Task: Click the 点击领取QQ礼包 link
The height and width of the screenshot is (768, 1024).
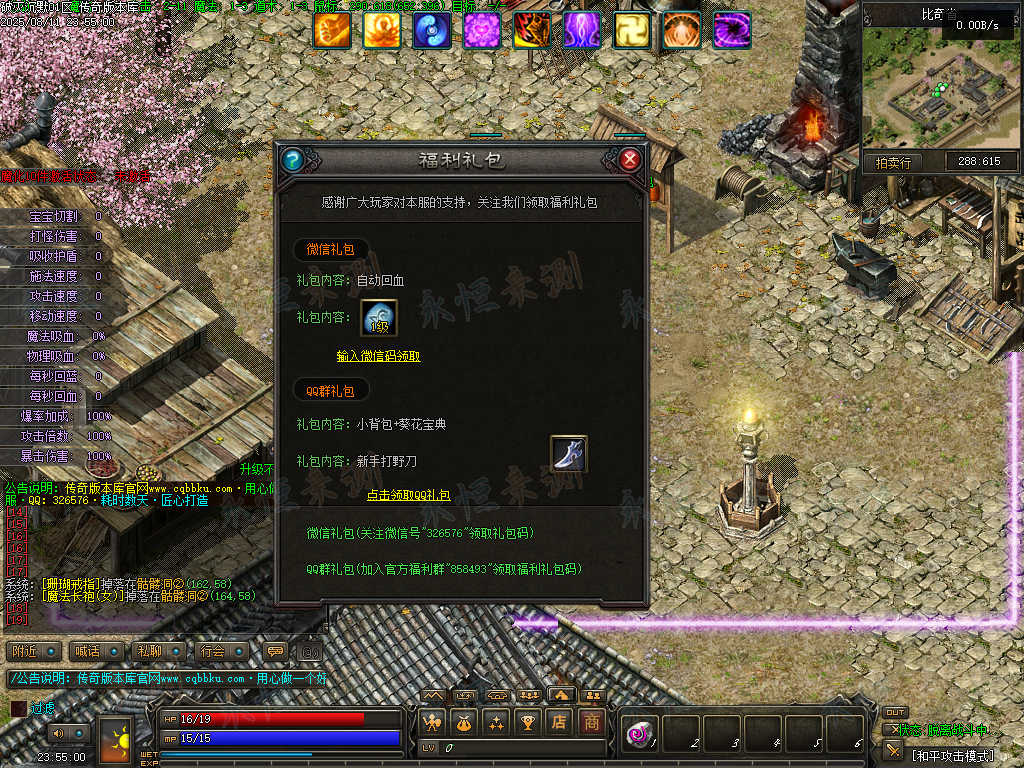Action: point(408,495)
